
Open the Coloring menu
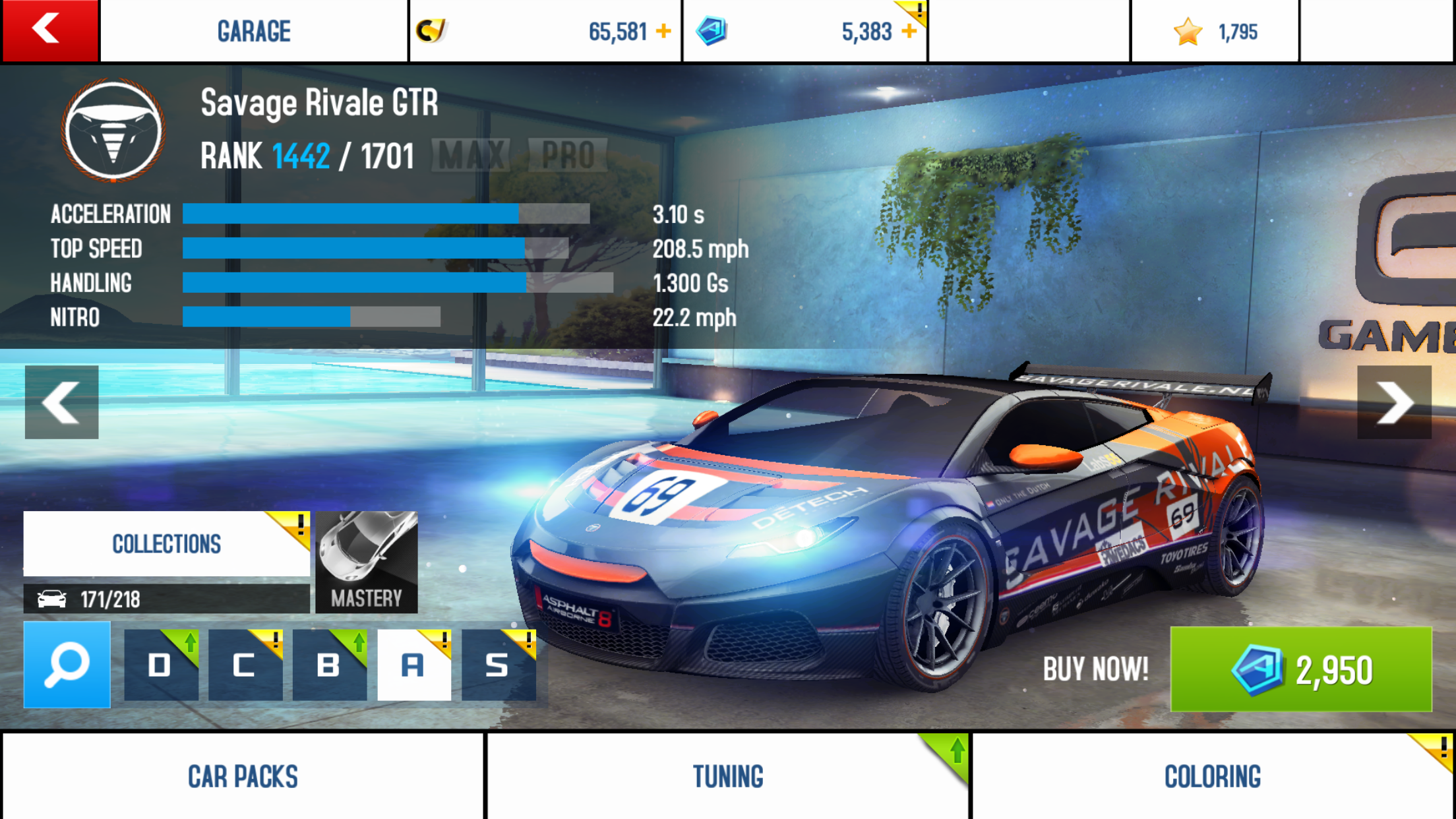pos(1212,776)
